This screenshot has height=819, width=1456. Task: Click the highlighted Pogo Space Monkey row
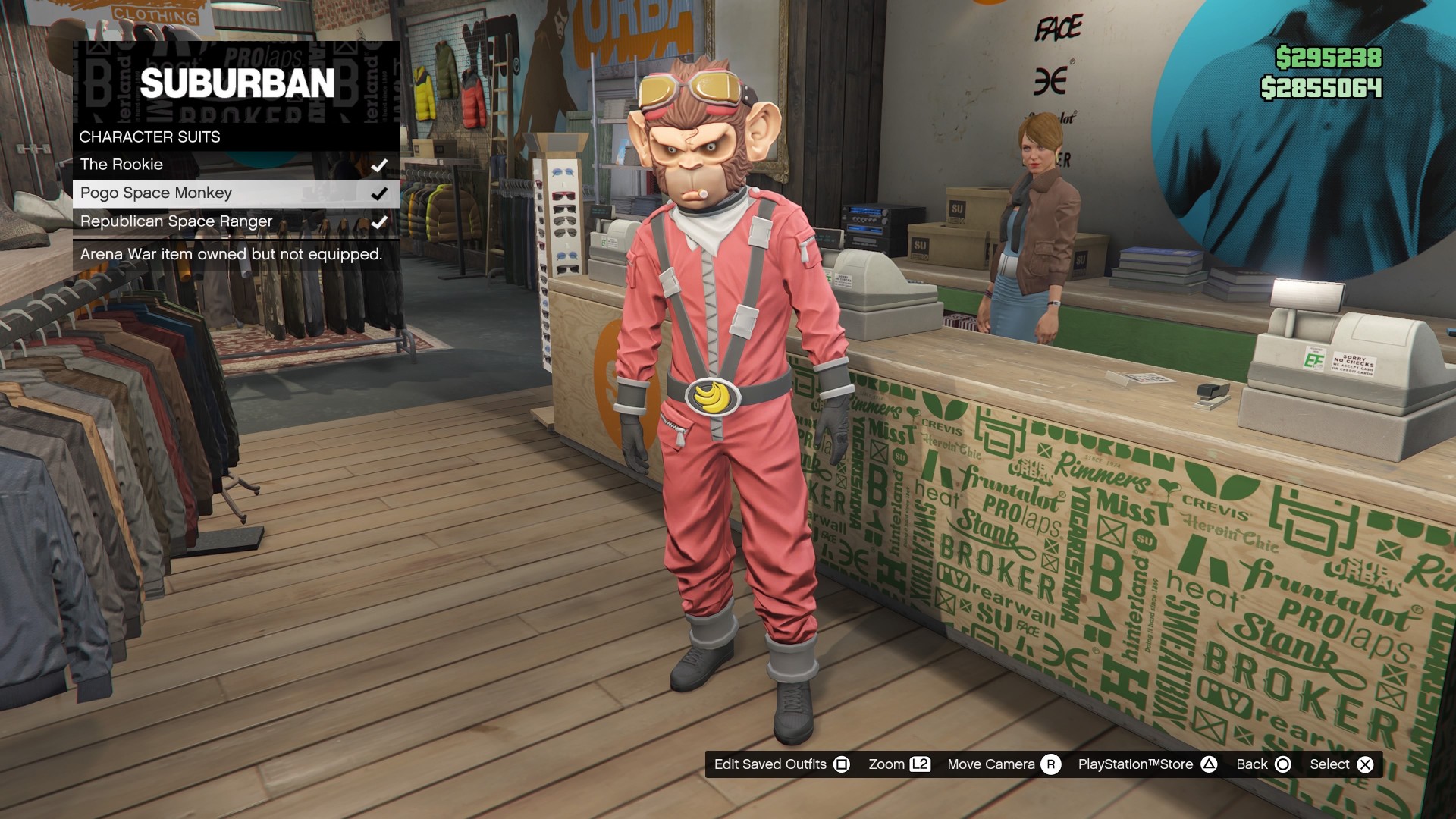[x=157, y=193]
